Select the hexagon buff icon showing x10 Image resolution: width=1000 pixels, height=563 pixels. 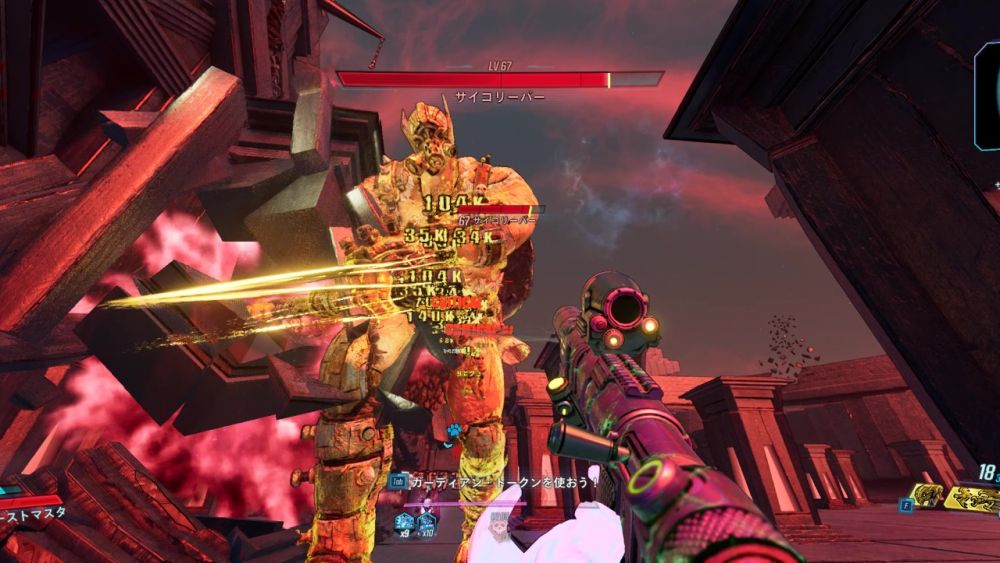click(426, 520)
